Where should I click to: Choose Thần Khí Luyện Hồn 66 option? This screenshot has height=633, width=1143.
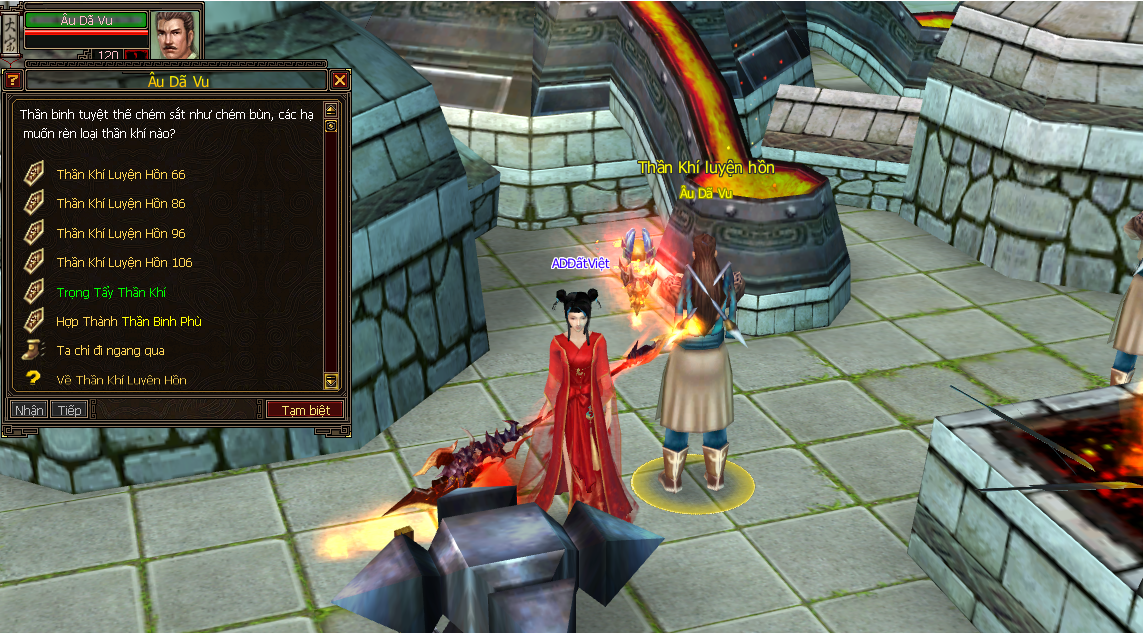pos(121,174)
